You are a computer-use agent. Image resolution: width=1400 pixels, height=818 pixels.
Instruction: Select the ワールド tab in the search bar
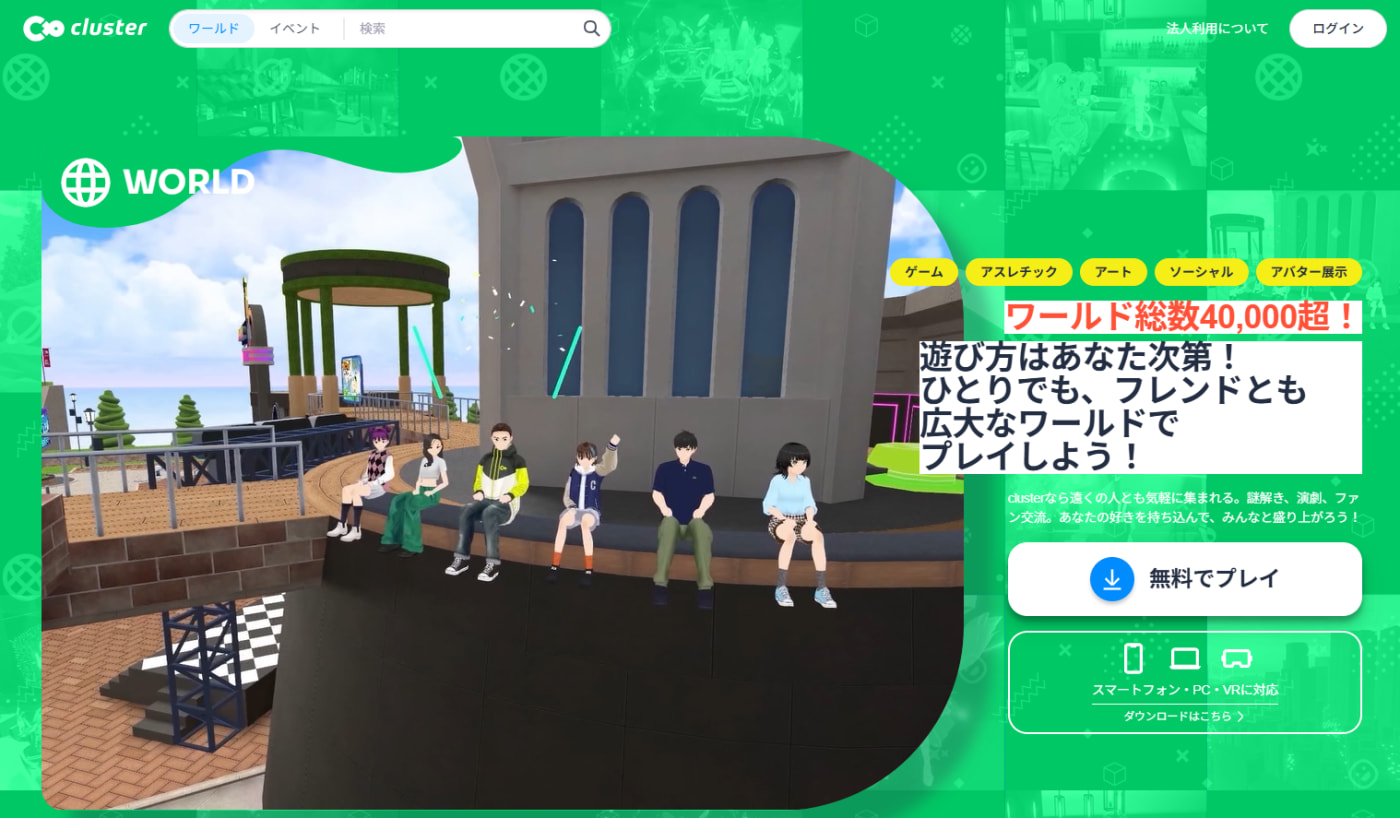click(212, 28)
